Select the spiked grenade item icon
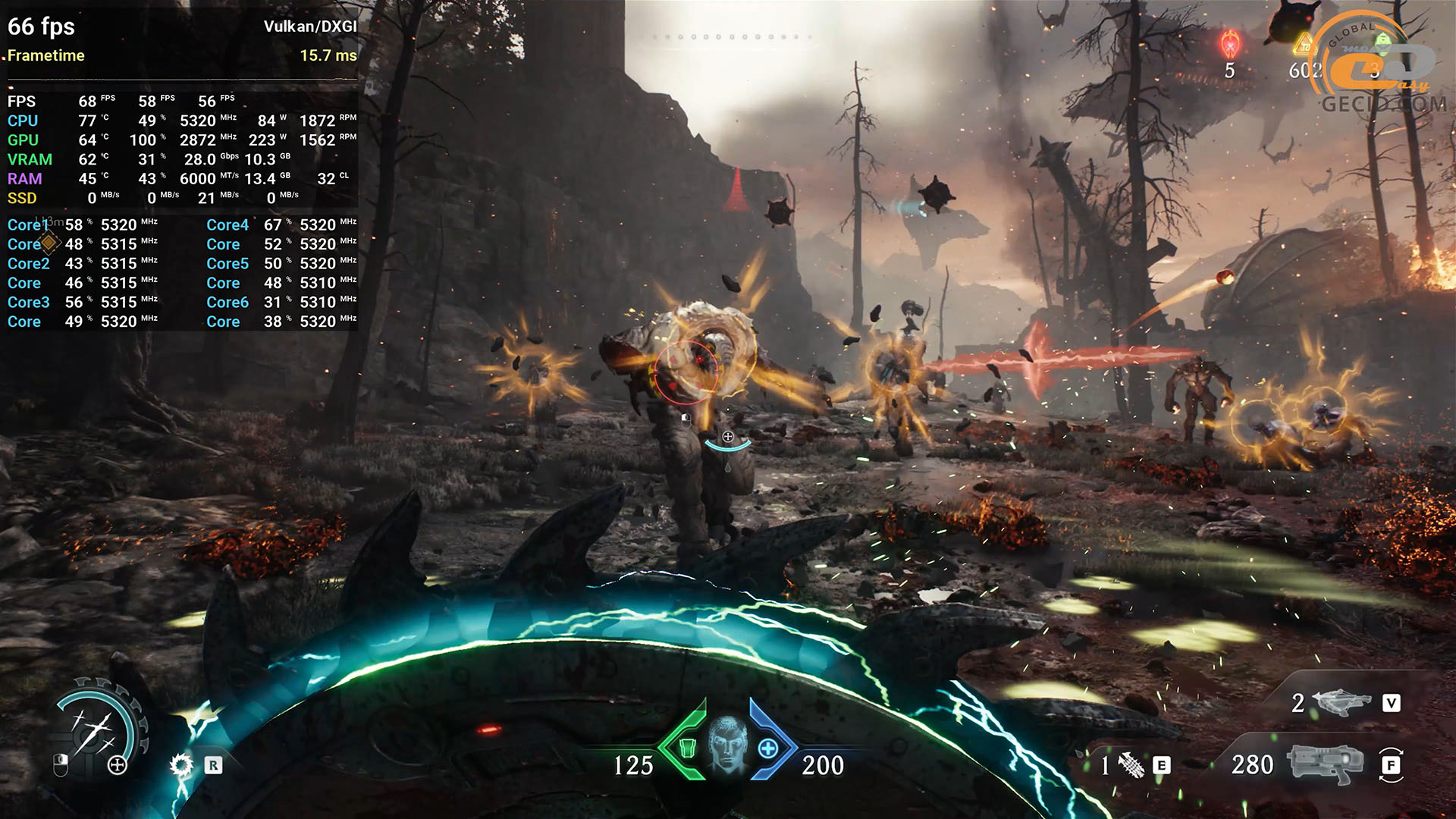The height and width of the screenshot is (819, 1456). (x=1131, y=765)
